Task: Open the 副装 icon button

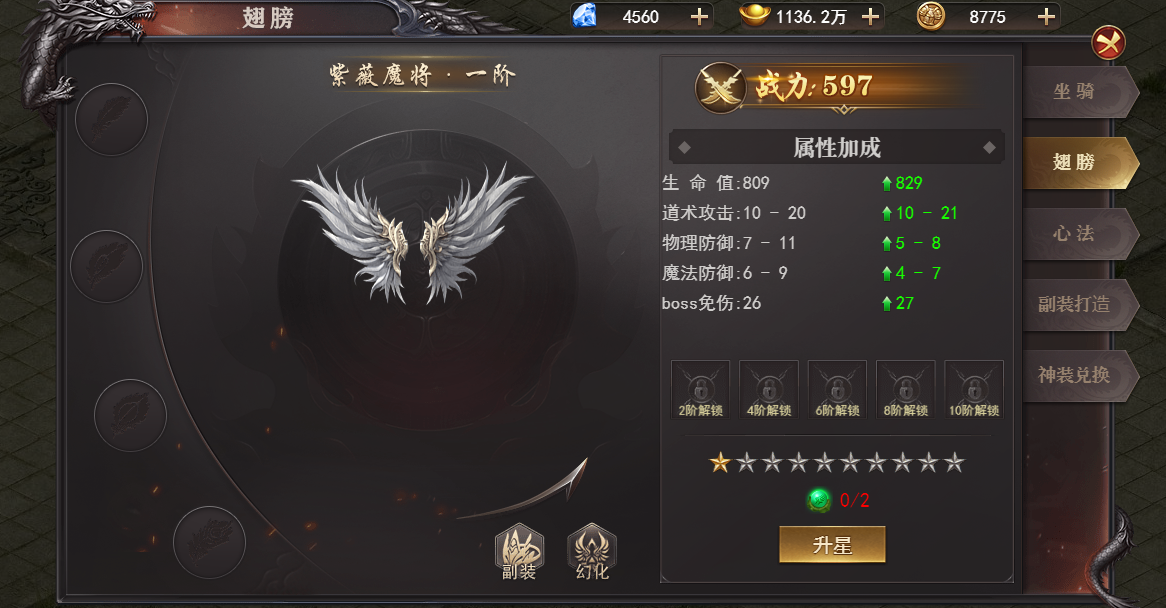Action: pyautogui.click(x=519, y=551)
